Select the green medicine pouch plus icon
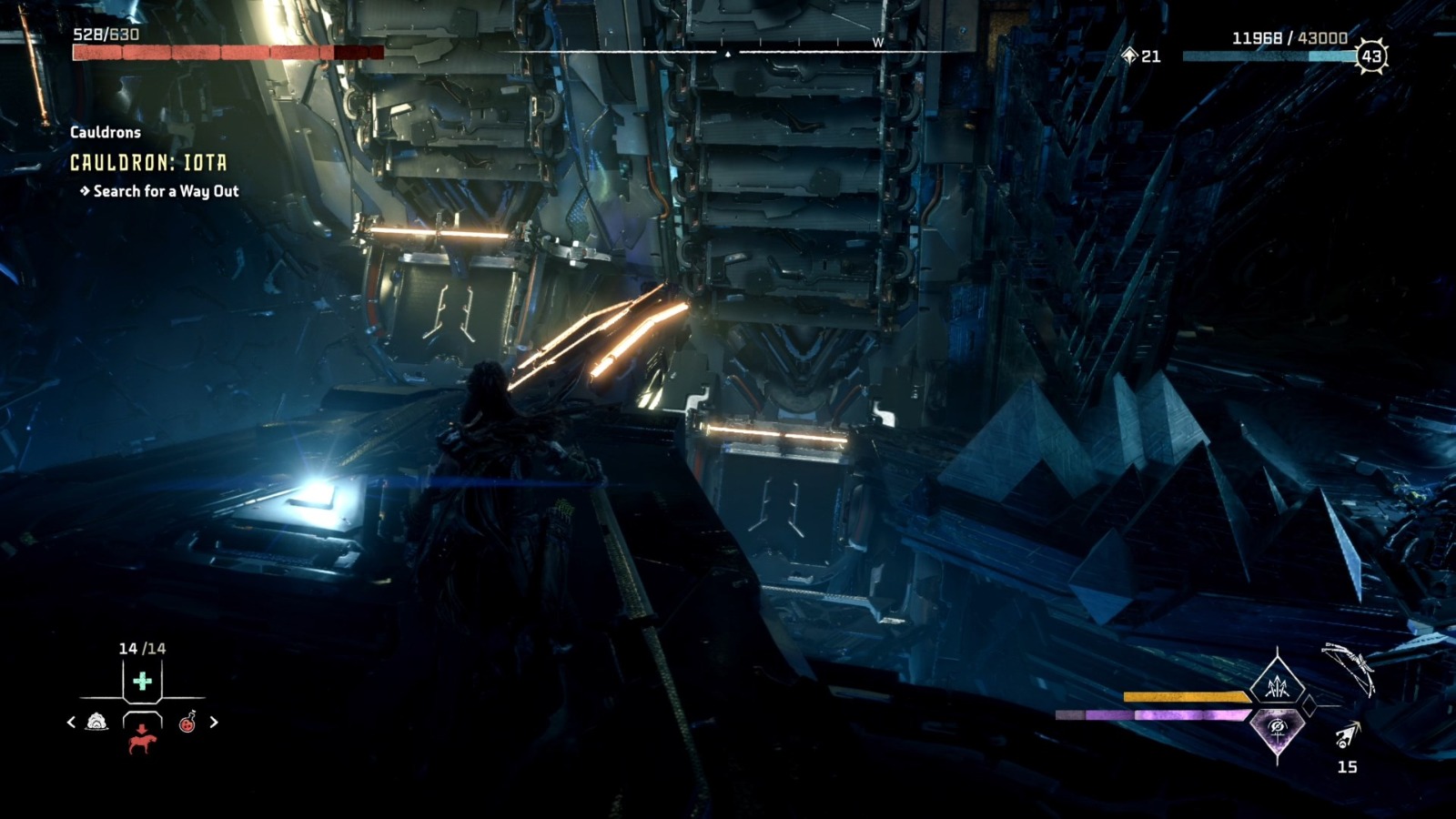This screenshot has width=1456, height=819. point(142,681)
